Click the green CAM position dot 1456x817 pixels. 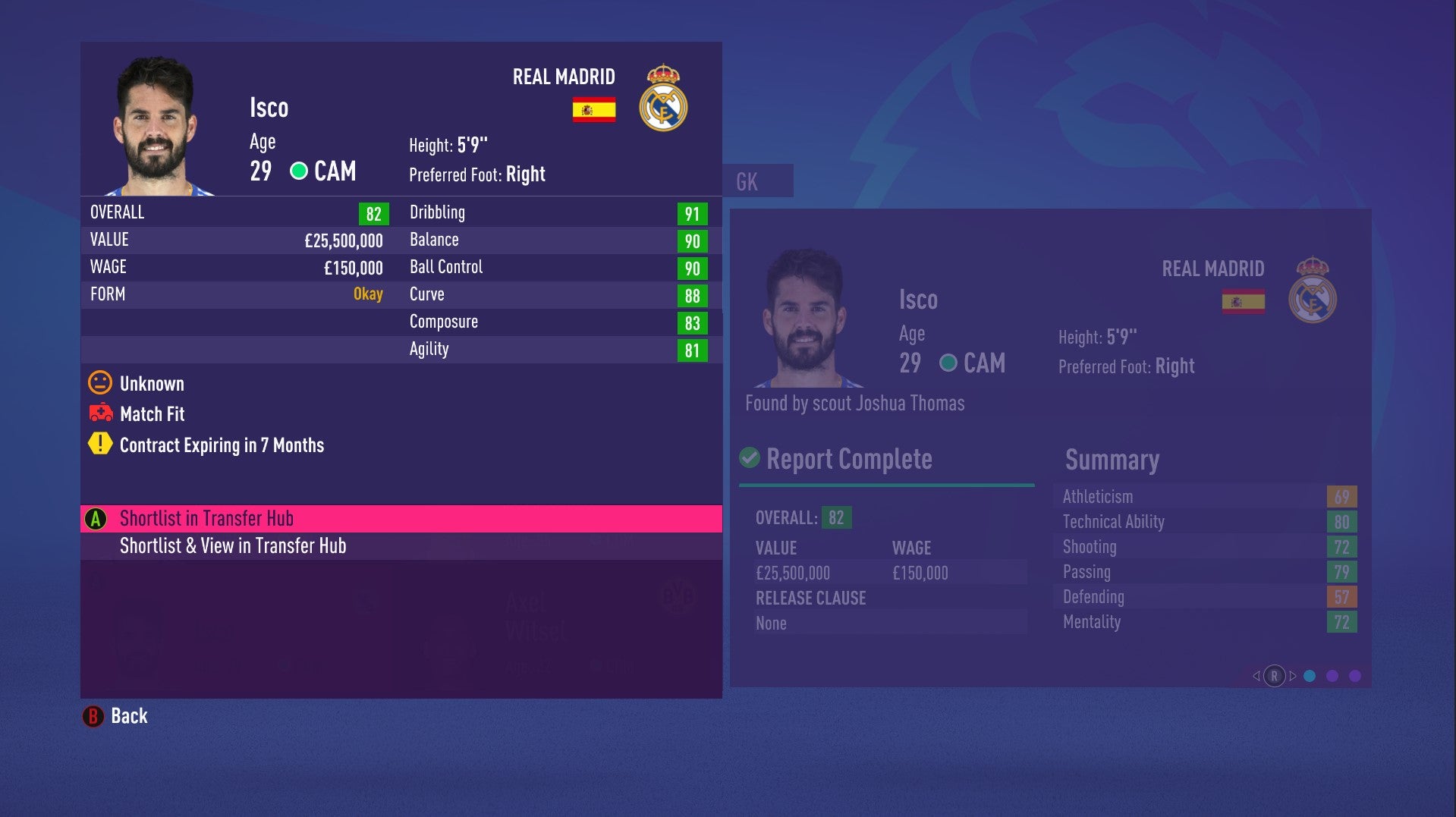click(x=299, y=171)
